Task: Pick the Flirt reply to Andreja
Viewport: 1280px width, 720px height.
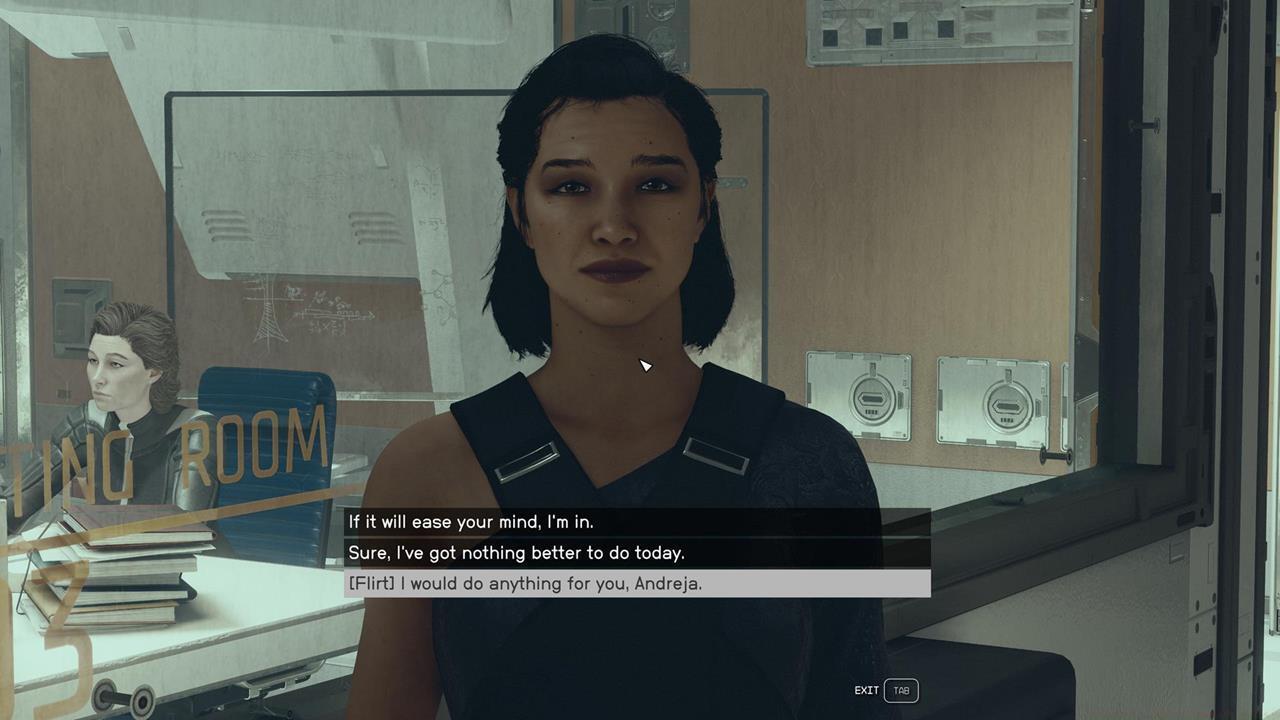Action: pos(525,584)
